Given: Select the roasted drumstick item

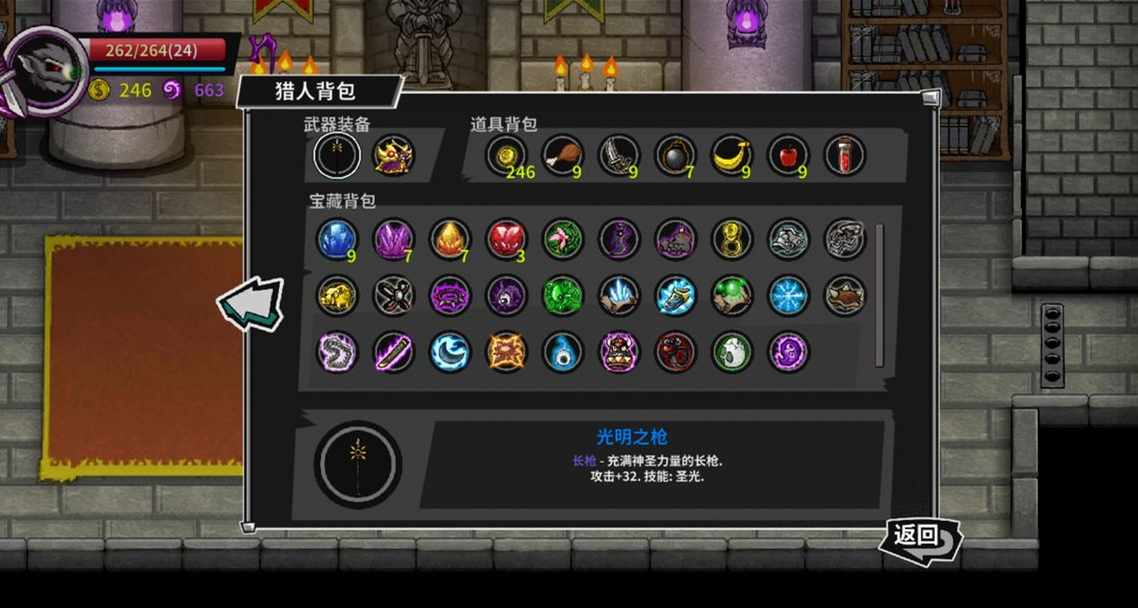Looking at the screenshot, I should [x=562, y=155].
